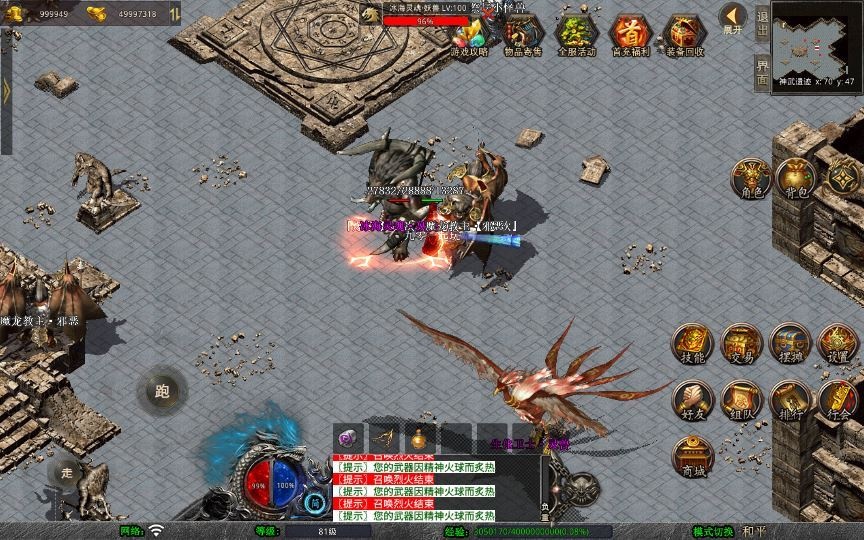Open the 物品寄售 consignment shop
This screenshot has height=540, width=864.
tap(521, 36)
